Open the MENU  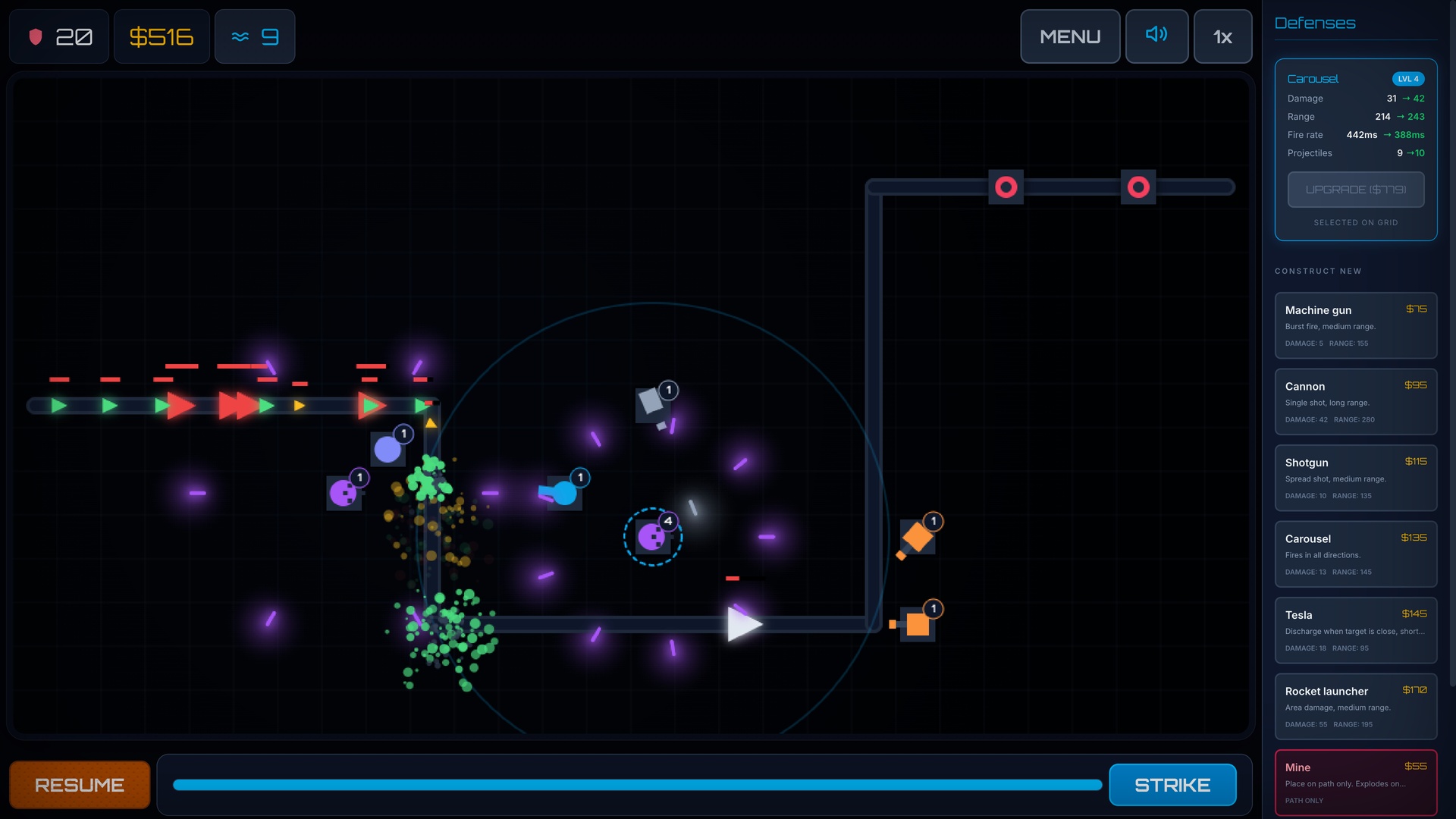[x=1071, y=36]
